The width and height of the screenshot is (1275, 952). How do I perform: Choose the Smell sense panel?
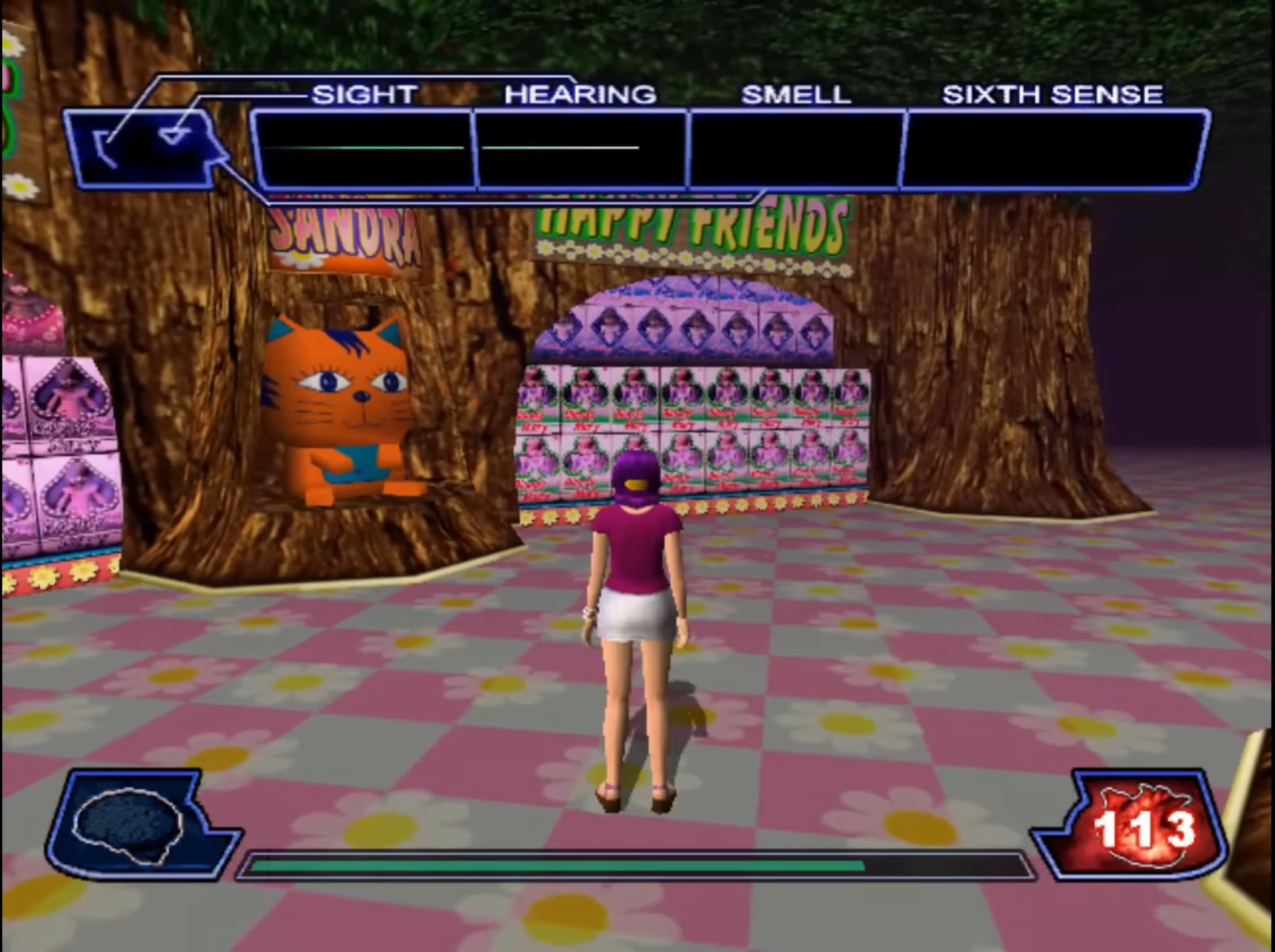796,149
